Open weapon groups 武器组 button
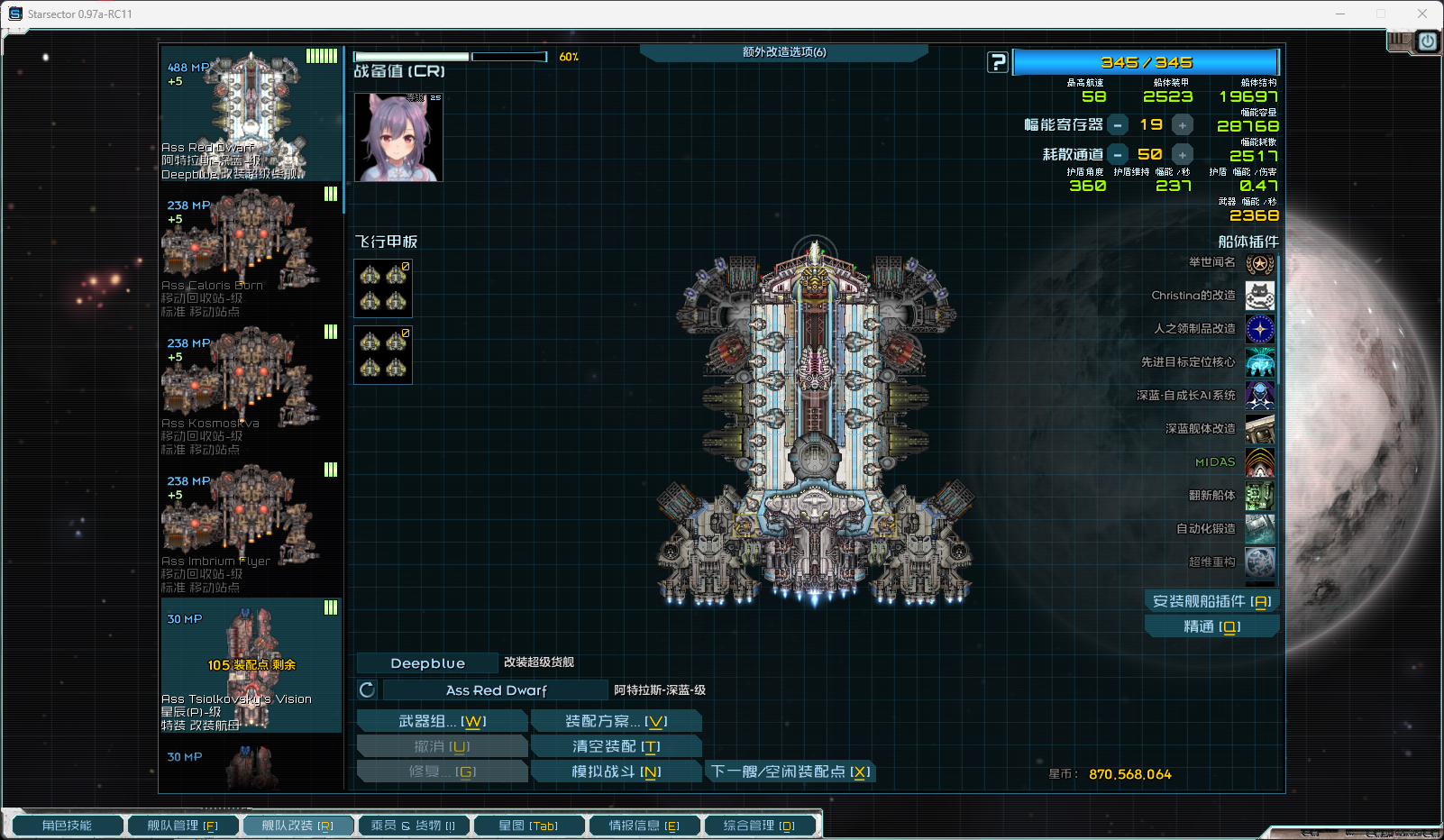 coord(442,721)
